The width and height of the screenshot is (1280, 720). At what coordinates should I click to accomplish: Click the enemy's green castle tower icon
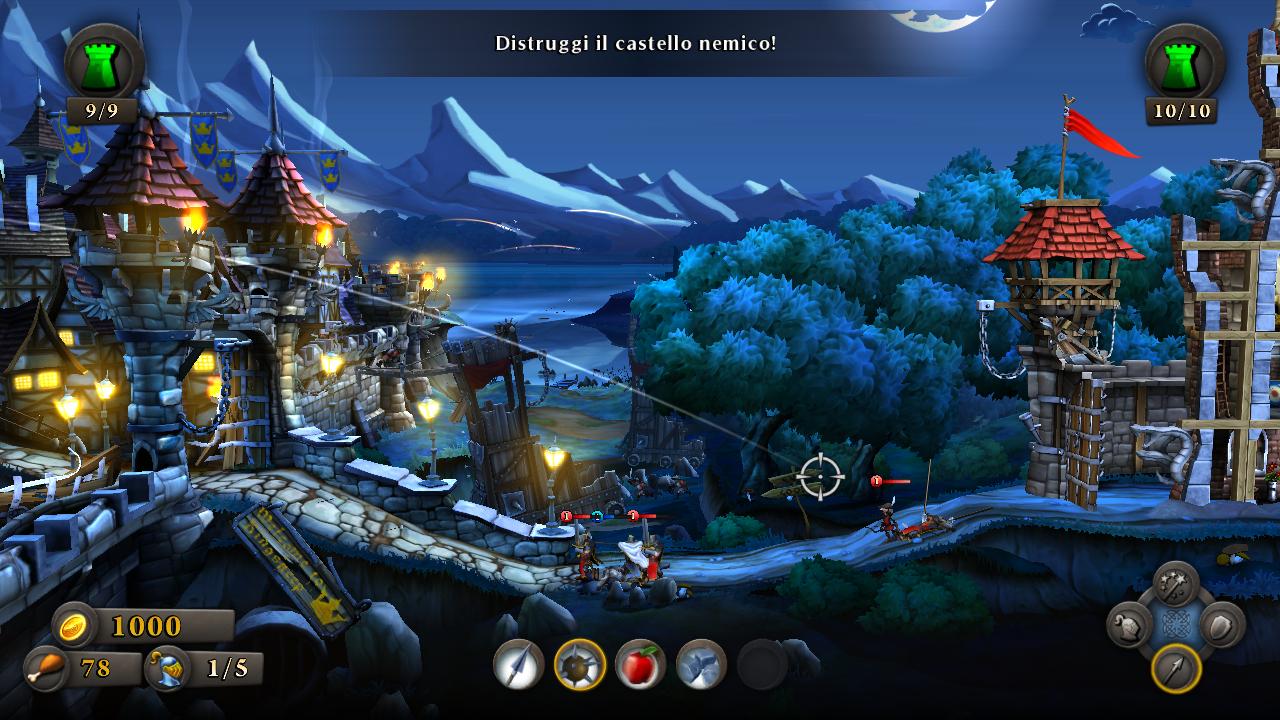tap(1184, 62)
